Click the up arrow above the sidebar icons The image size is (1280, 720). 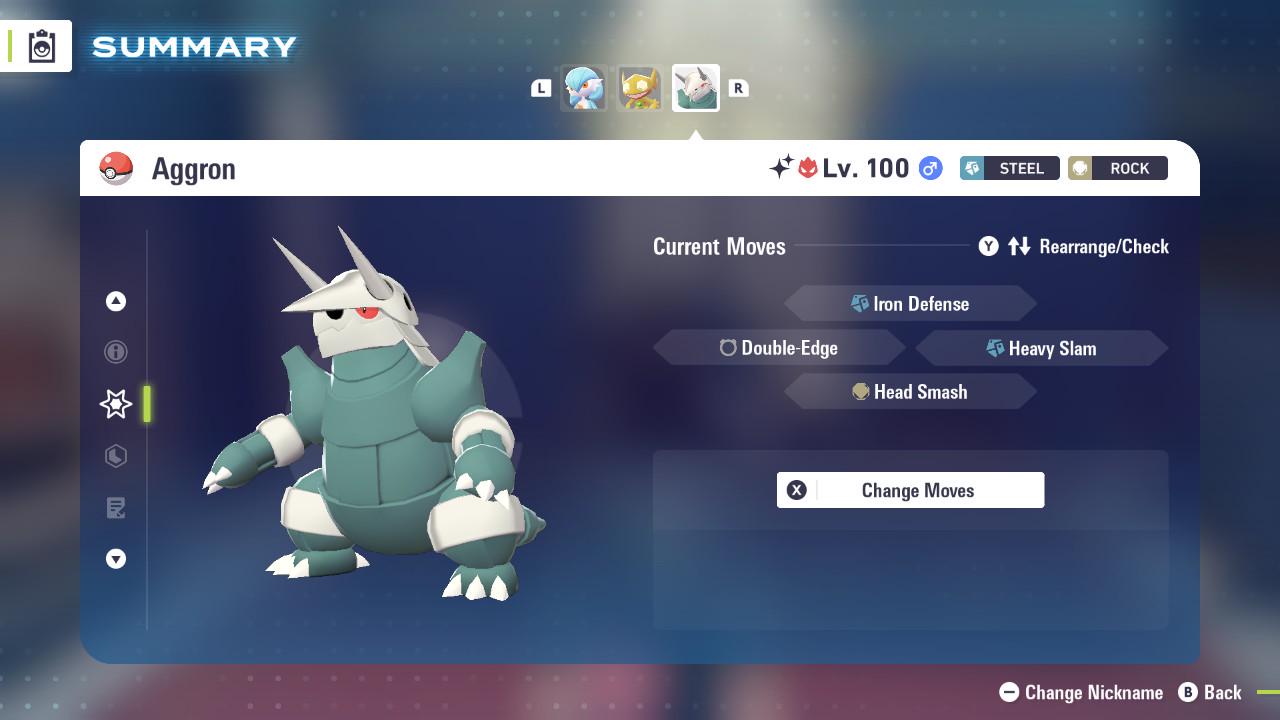click(116, 301)
